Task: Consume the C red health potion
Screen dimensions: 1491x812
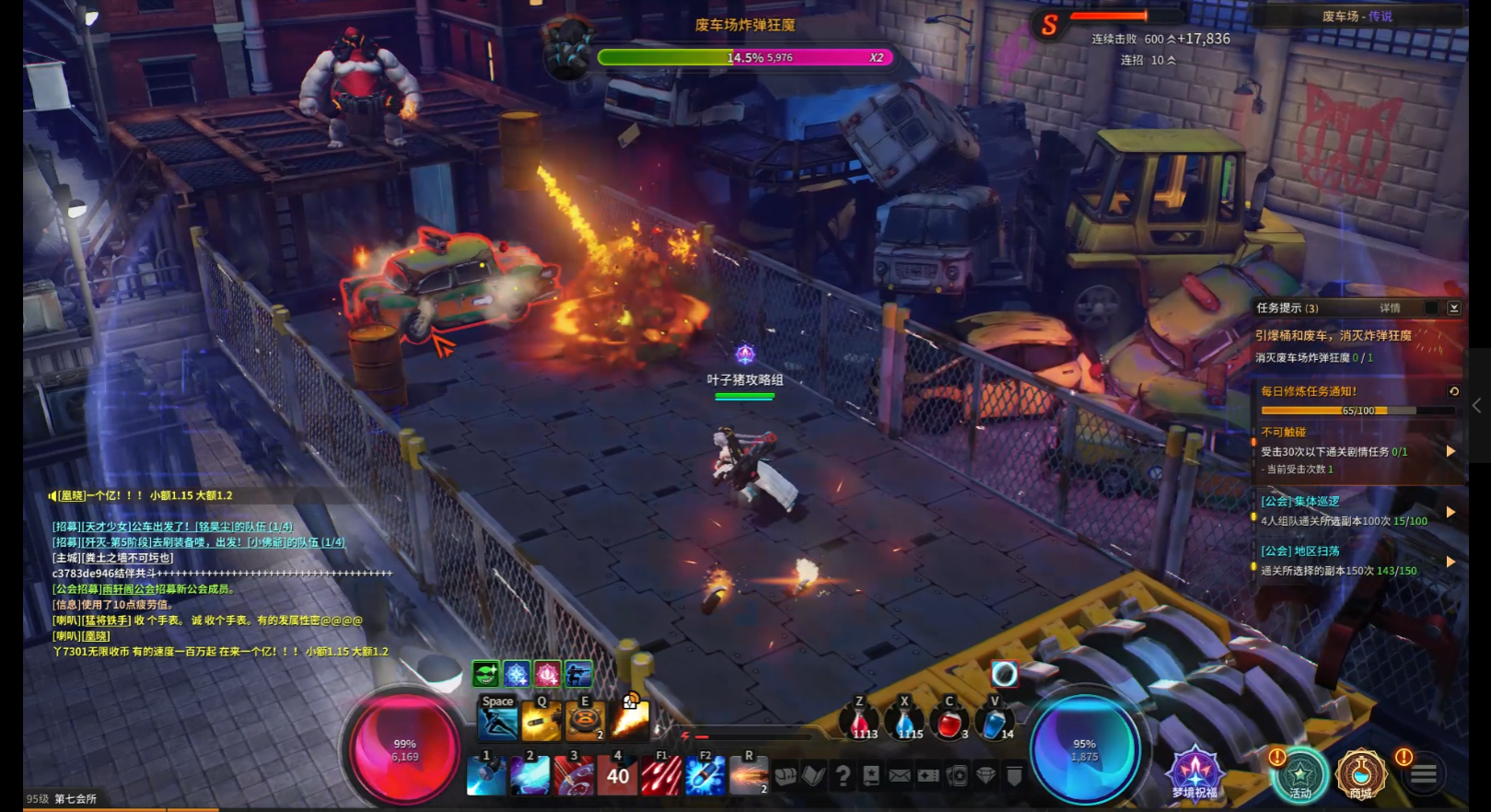Action: (949, 724)
